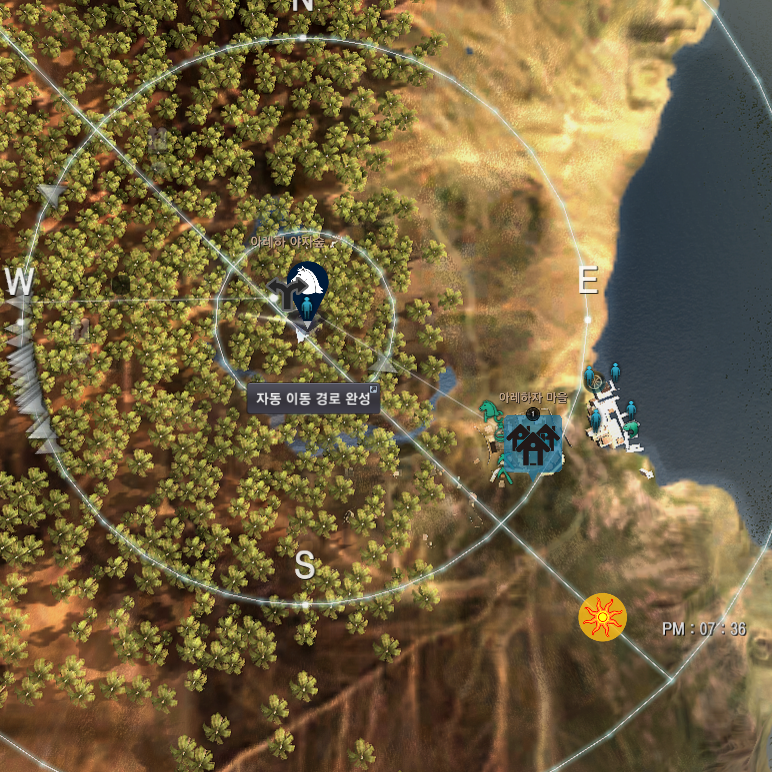Click the orange sun icon
Viewport: 772px width, 772px height.
pyautogui.click(x=602, y=618)
